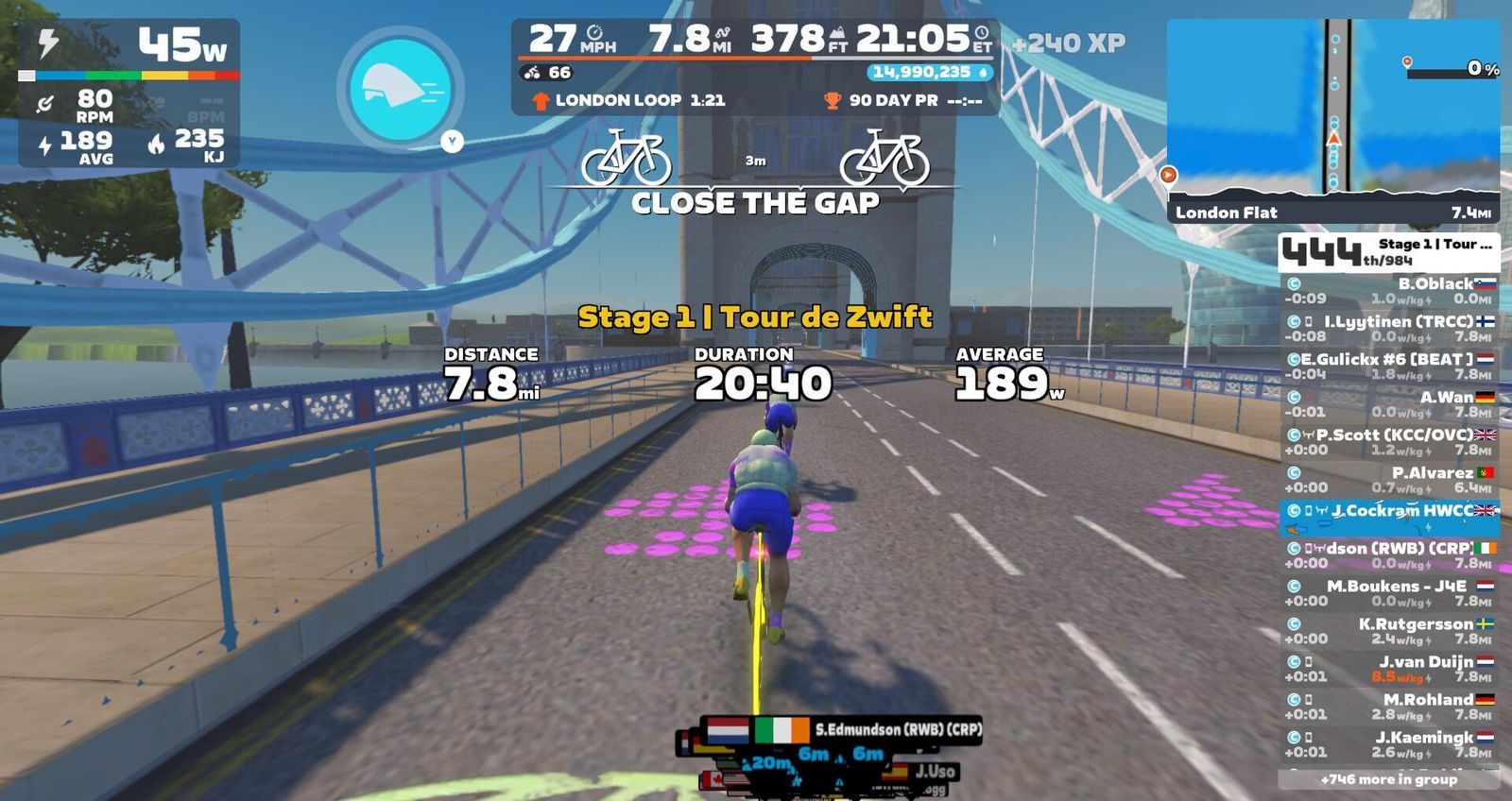Select rider A.Wan in the list
The width and height of the screenshot is (1512, 801).
[x=1389, y=403]
